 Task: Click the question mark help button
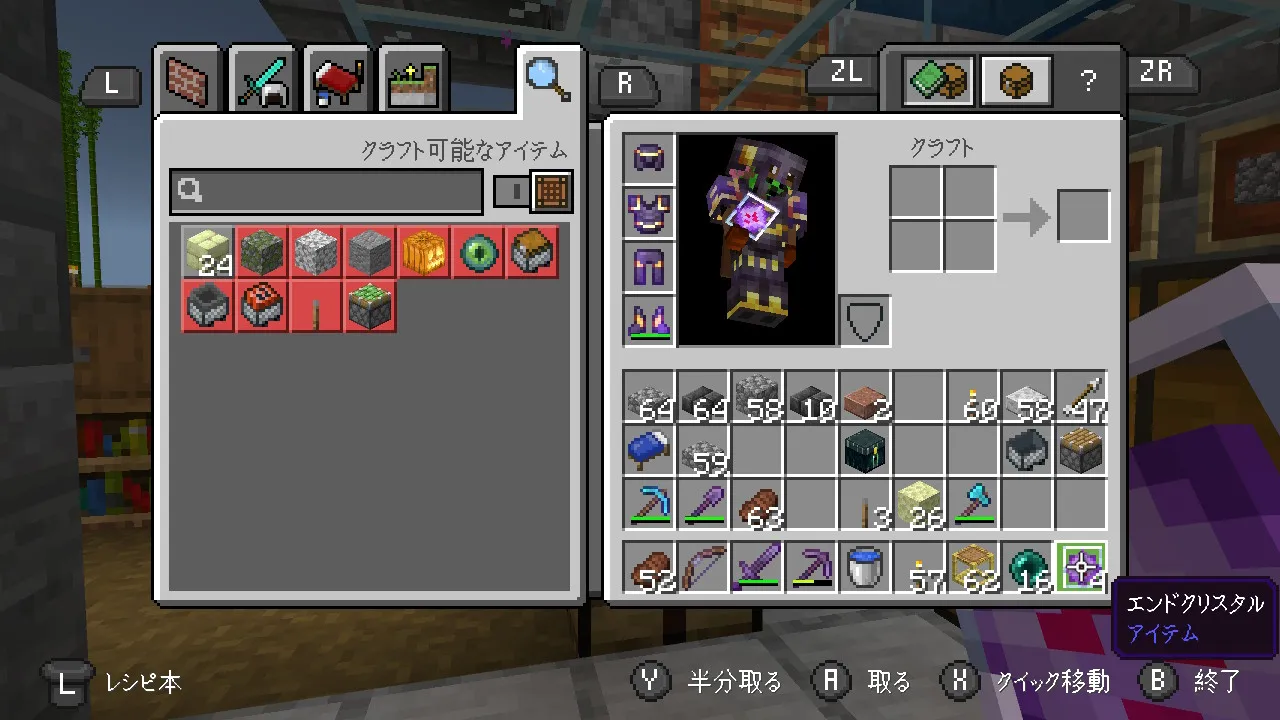tap(1088, 82)
